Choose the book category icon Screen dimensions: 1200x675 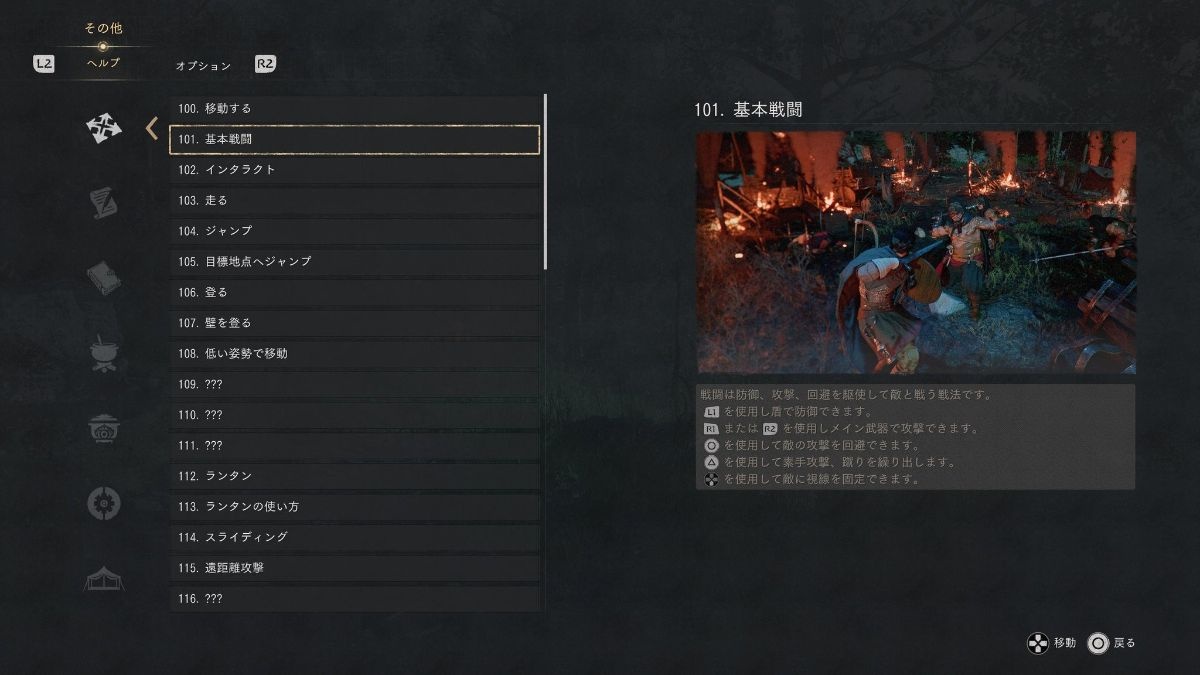pos(103,278)
